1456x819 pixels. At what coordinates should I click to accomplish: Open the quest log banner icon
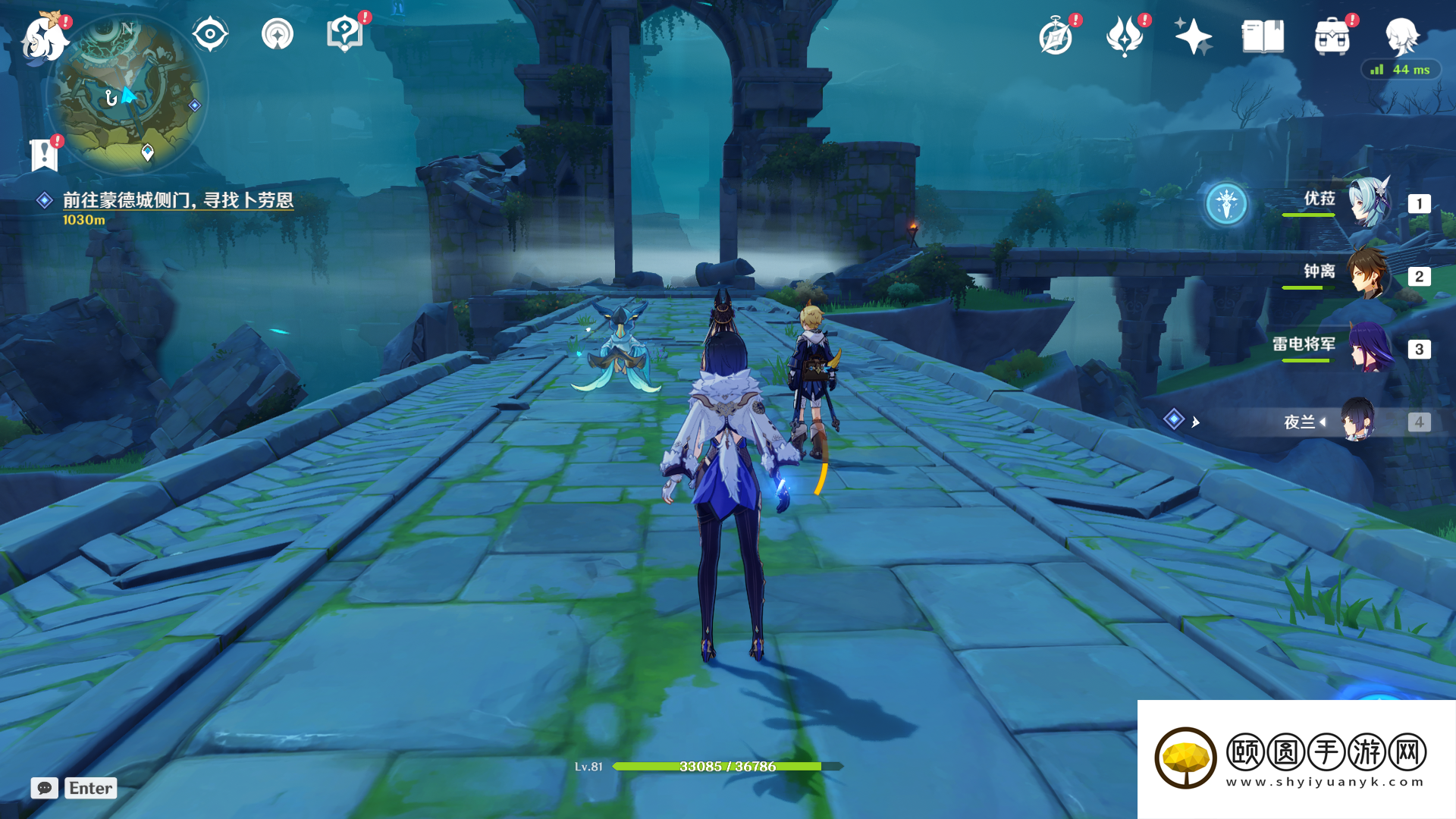(x=44, y=155)
